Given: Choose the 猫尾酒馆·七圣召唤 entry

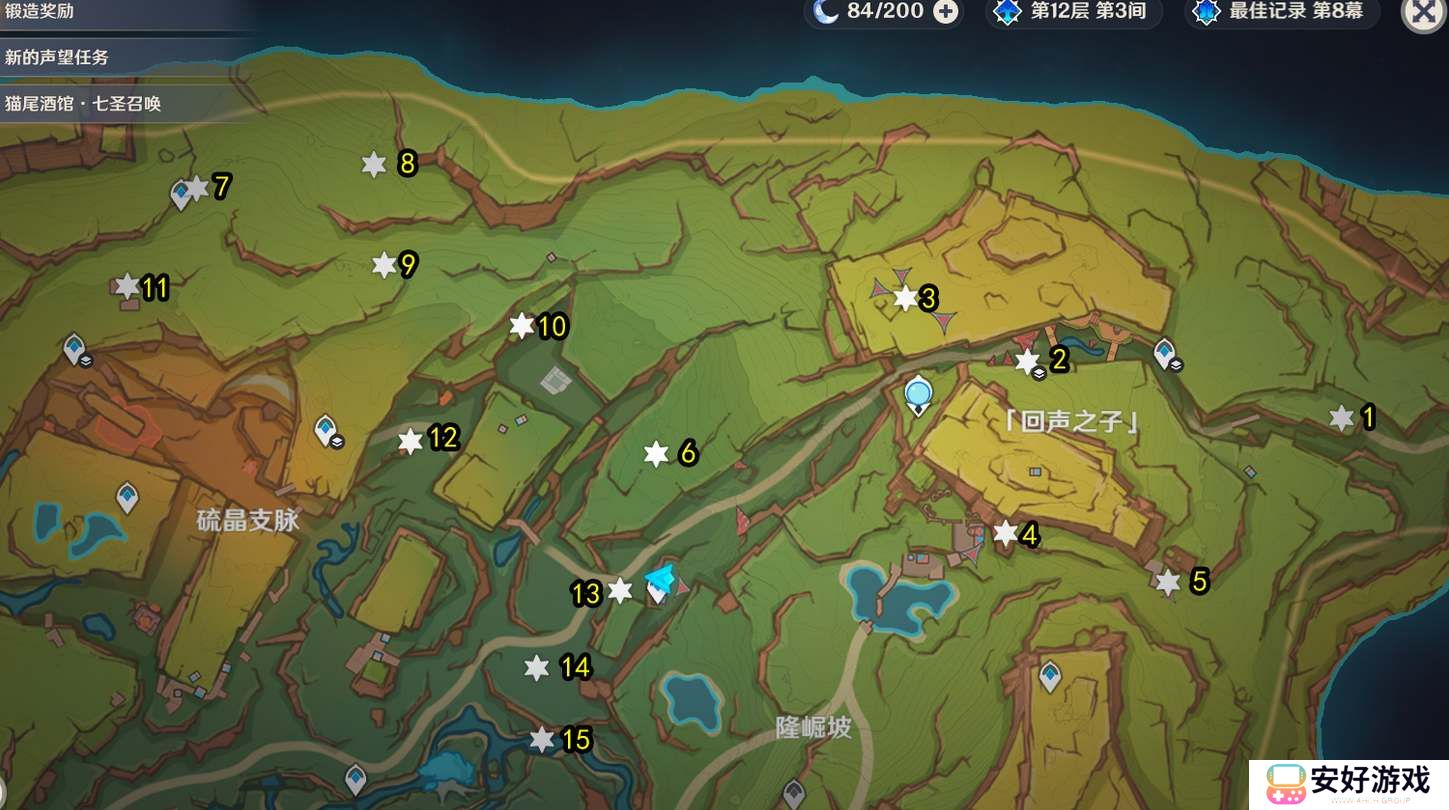Looking at the screenshot, I should (83, 103).
